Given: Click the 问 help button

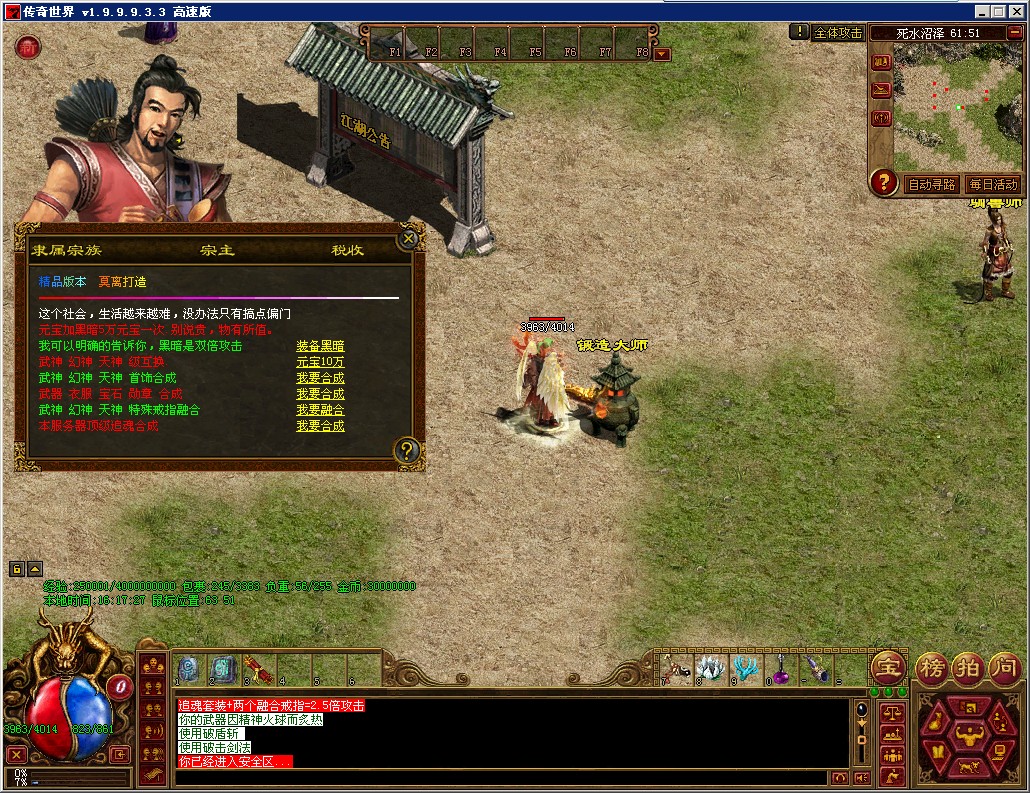Looking at the screenshot, I should (1005, 668).
